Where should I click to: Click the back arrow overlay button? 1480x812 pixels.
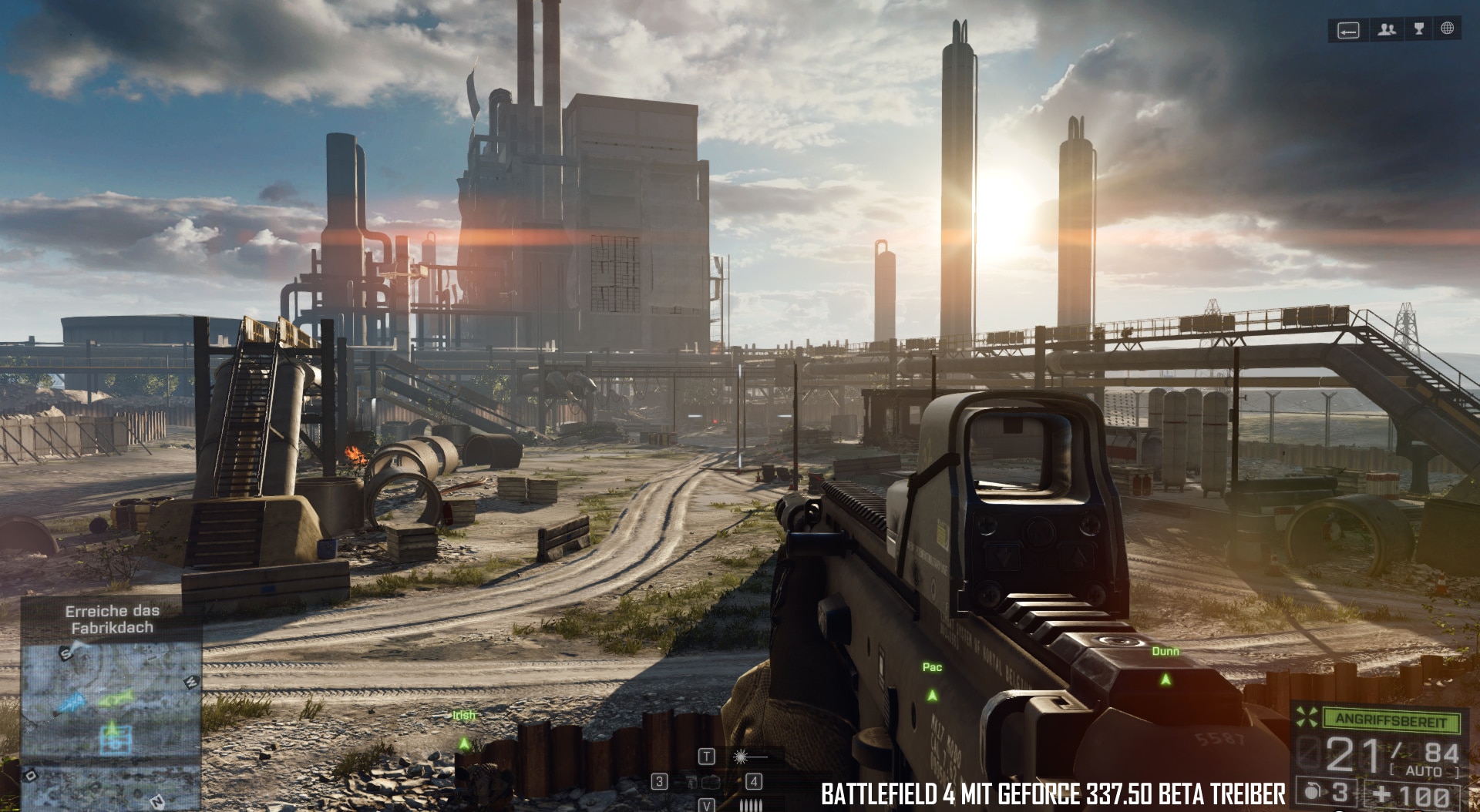click(1347, 30)
